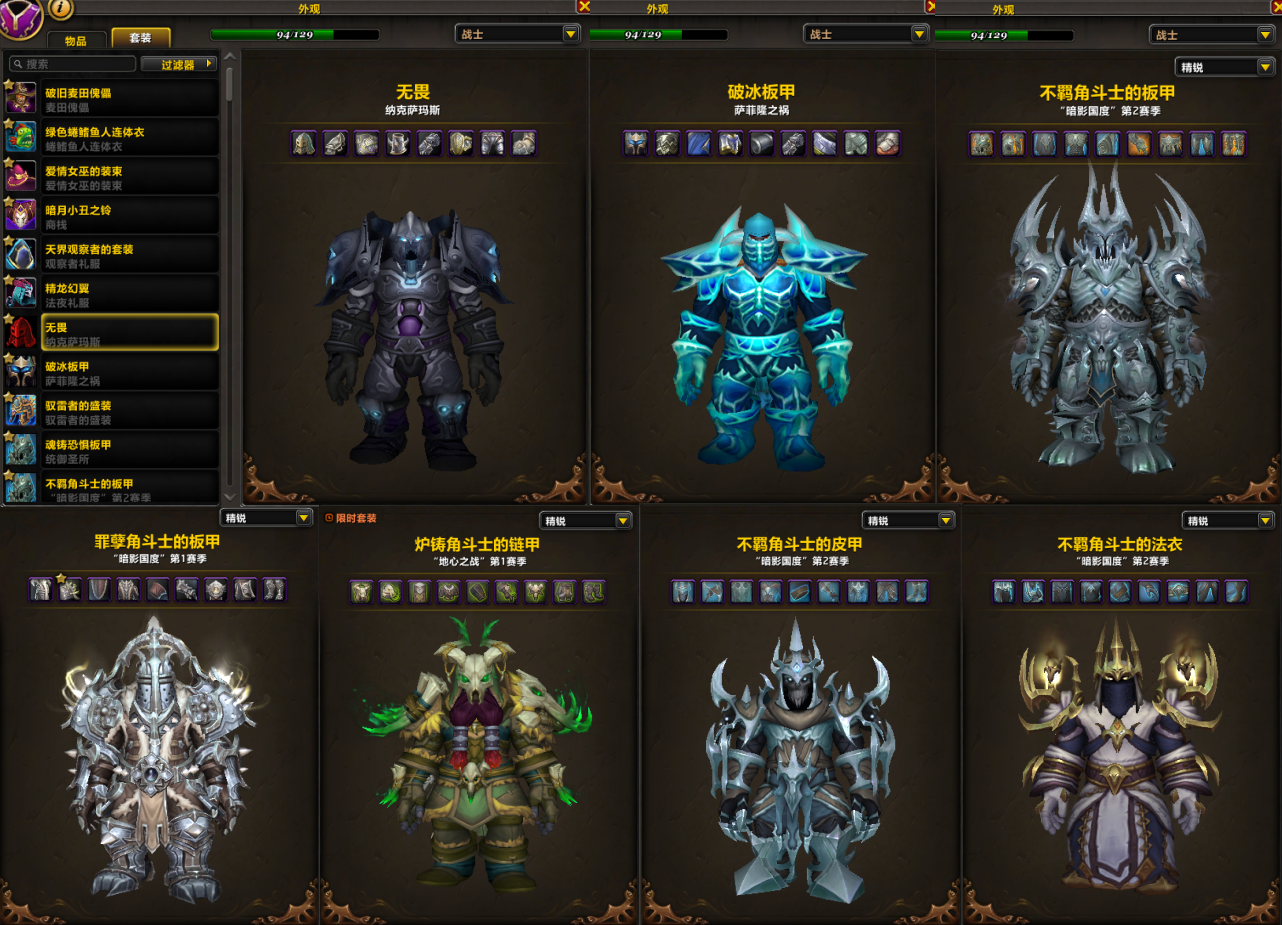Click the gold info icon
The width and height of the screenshot is (1282, 925).
point(60,9)
